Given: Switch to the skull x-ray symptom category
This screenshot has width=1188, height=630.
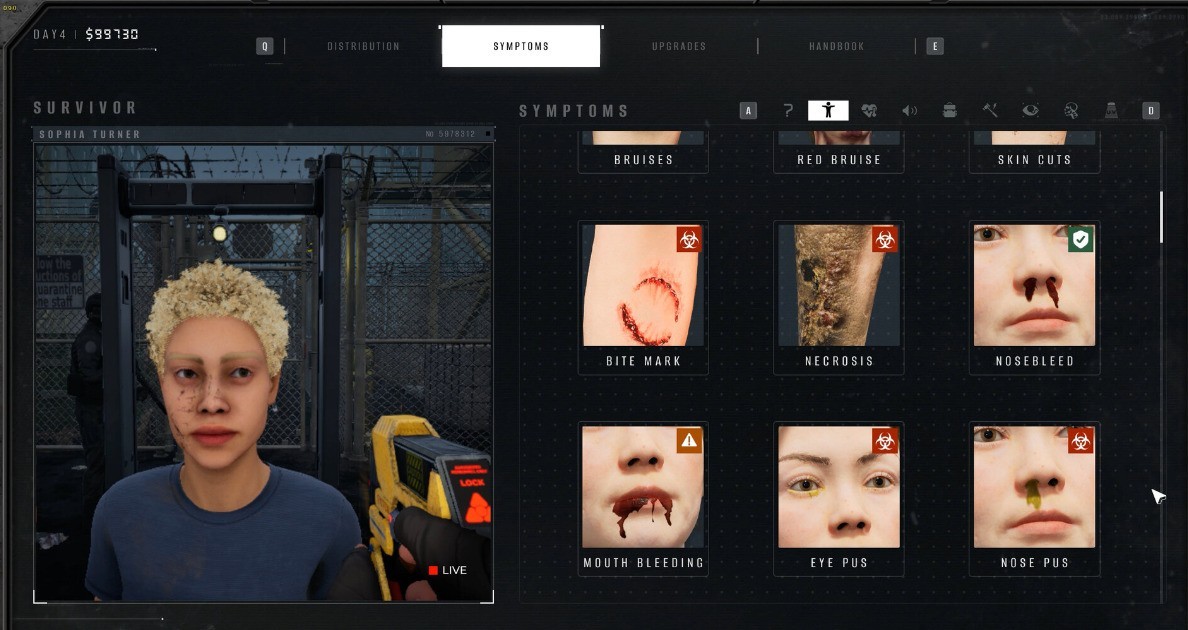Looking at the screenshot, I should (1071, 111).
